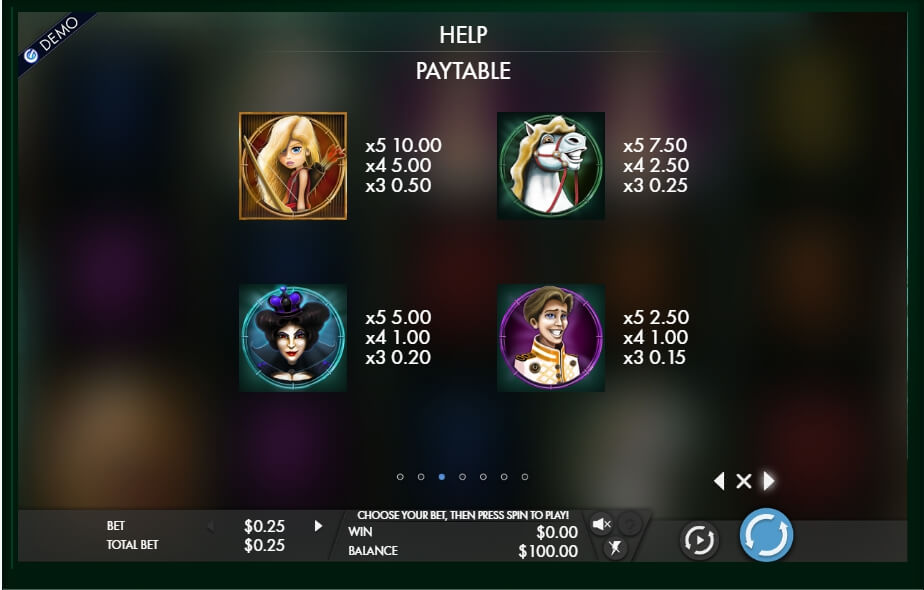The width and height of the screenshot is (924, 590).
Task: Spin the reels with the blue button
Action: (x=766, y=535)
